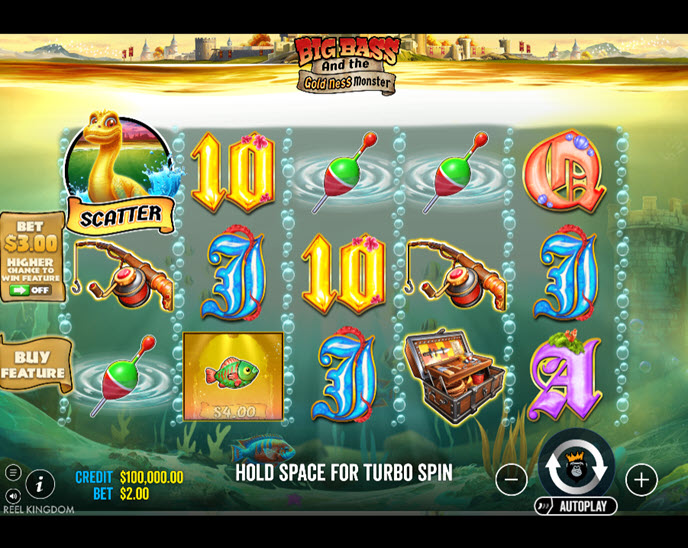
Task: Open the Buy Feature offer
Action: point(33,365)
